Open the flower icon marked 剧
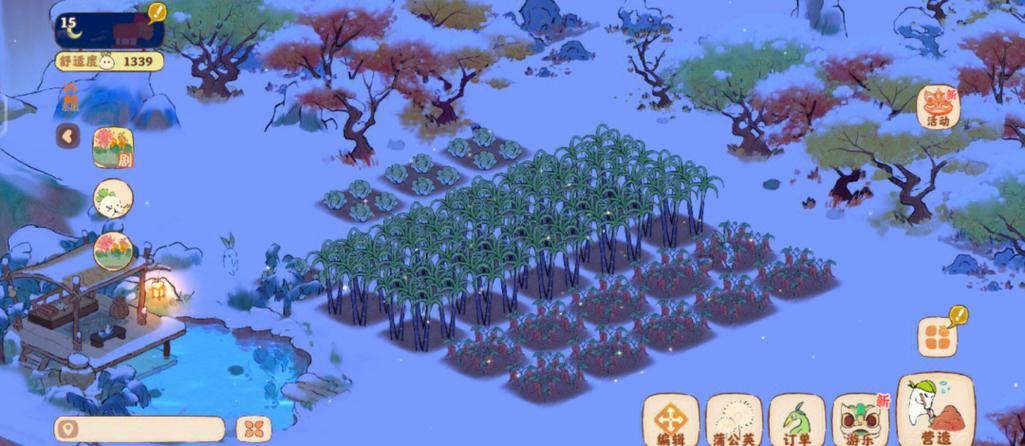This screenshot has height=446, width=1025. point(113,147)
